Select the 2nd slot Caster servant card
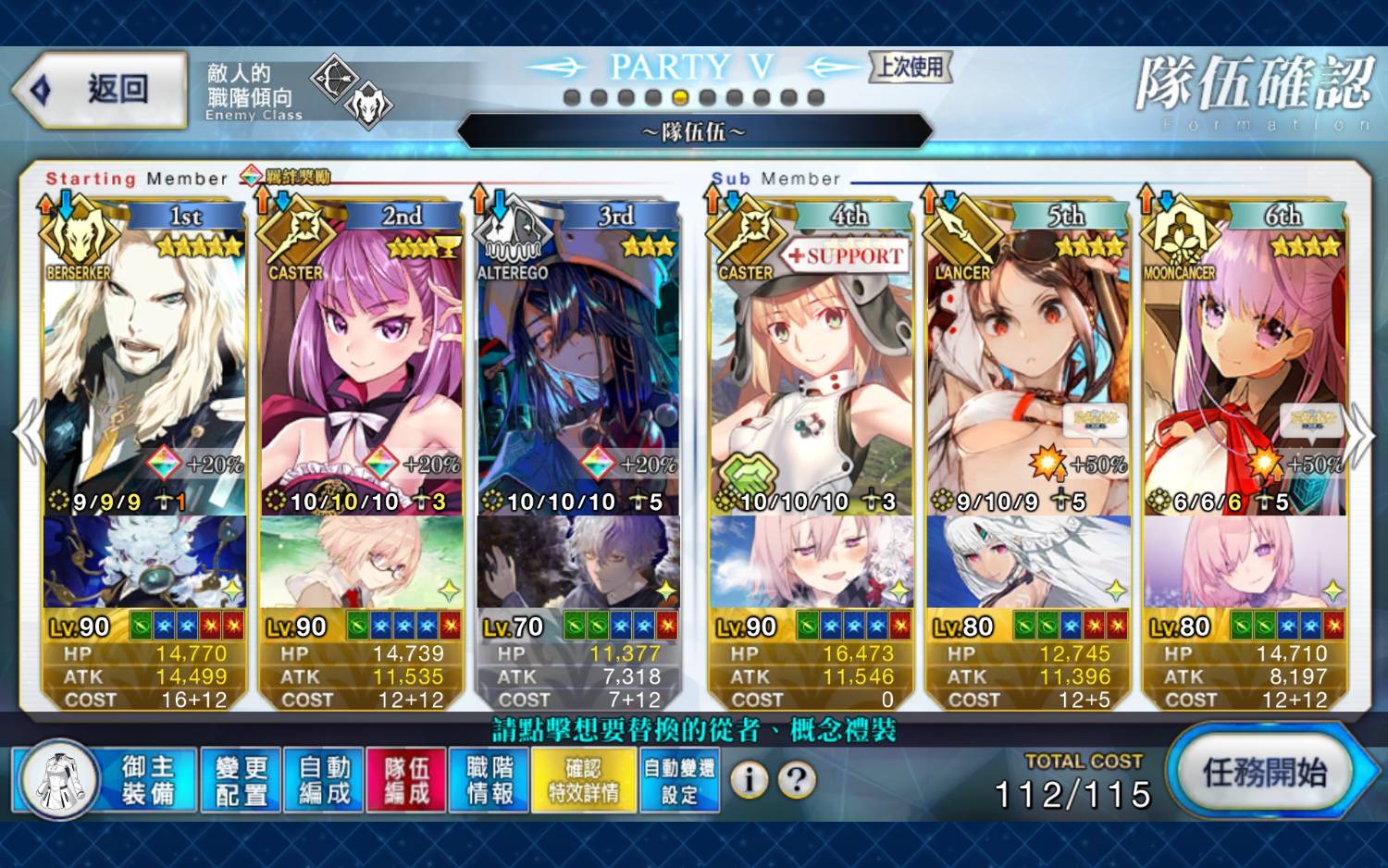This screenshot has height=868, width=1388. pos(361,370)
